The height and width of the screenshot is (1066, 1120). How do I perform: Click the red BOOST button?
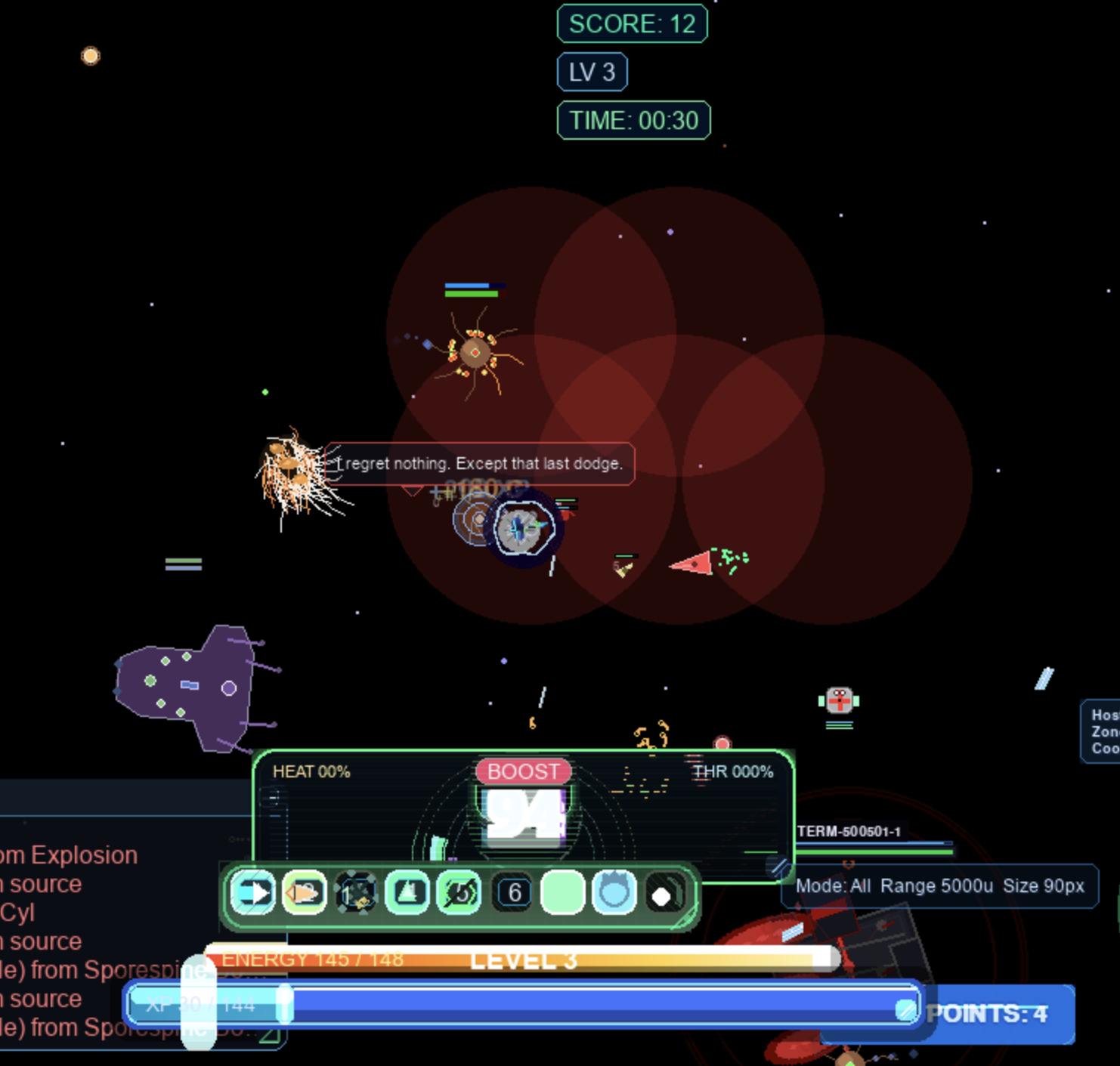click(523, 771)
